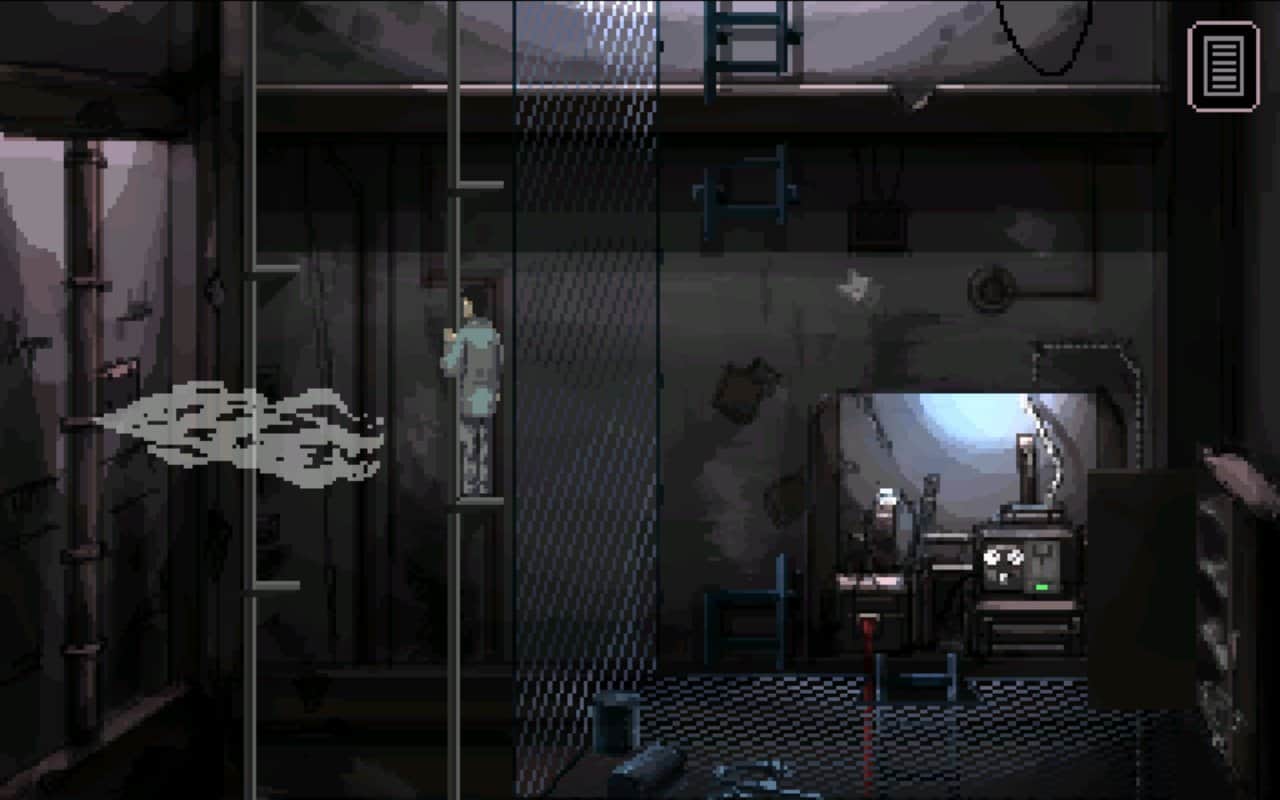Toggle the green indicator light on the machine

[1043, 586]
